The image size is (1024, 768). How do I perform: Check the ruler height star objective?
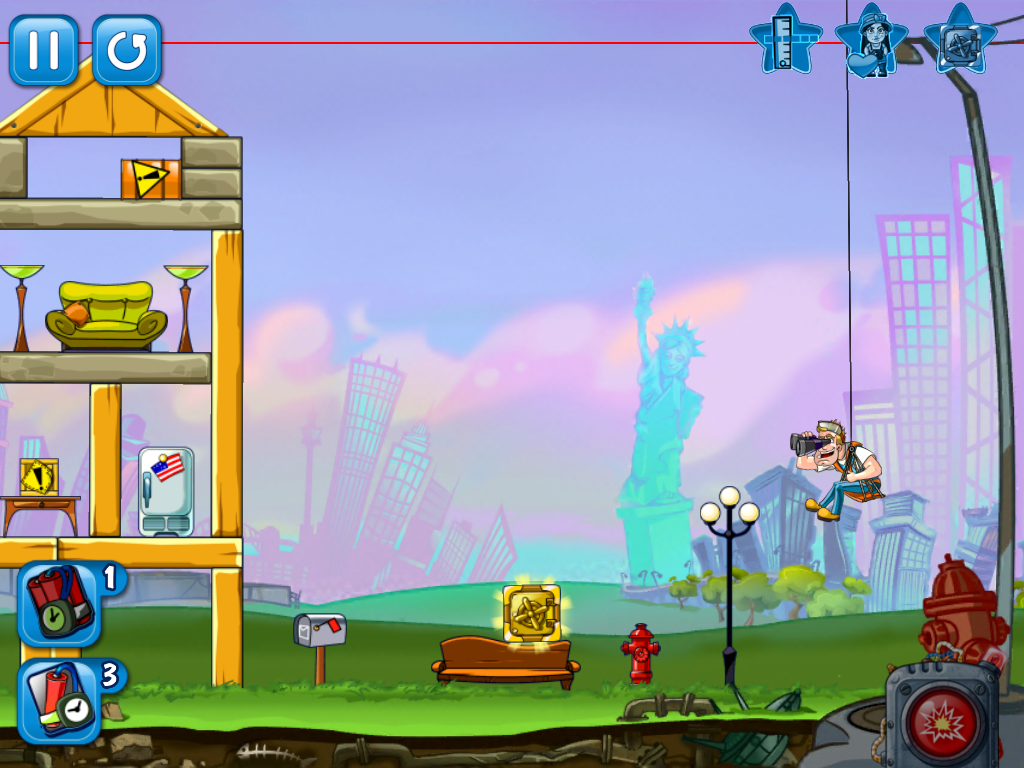click(x=786, y=40)
